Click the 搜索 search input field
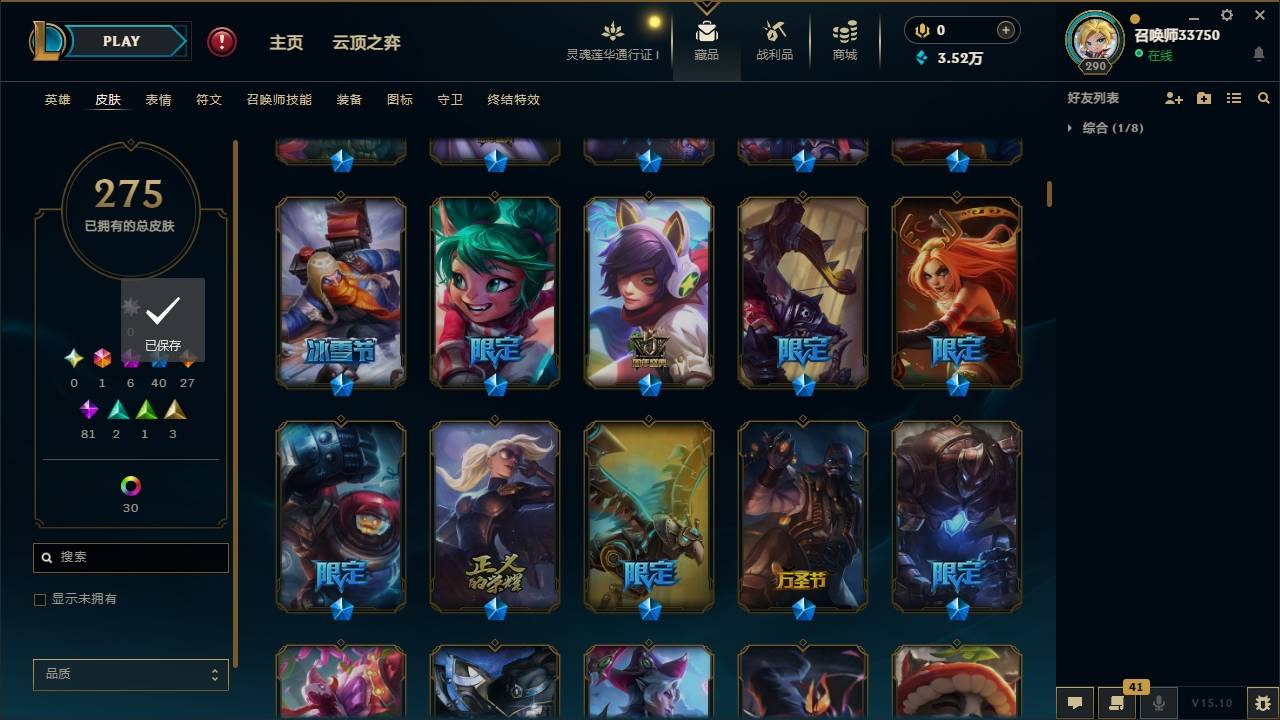This screenshot has width=1280, height=720. click(130, 558)
